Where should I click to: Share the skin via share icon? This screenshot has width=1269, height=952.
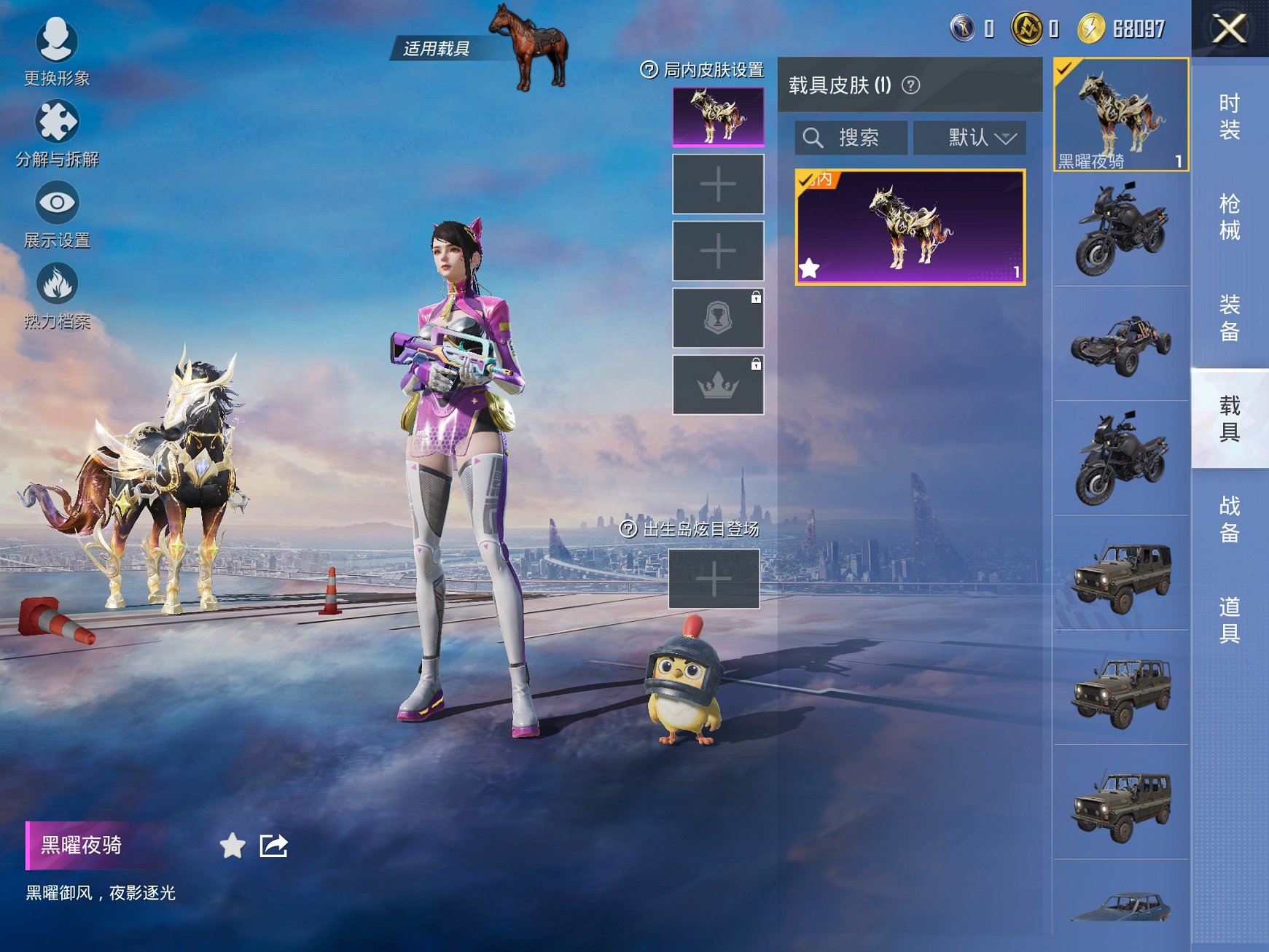pos(273,846)
